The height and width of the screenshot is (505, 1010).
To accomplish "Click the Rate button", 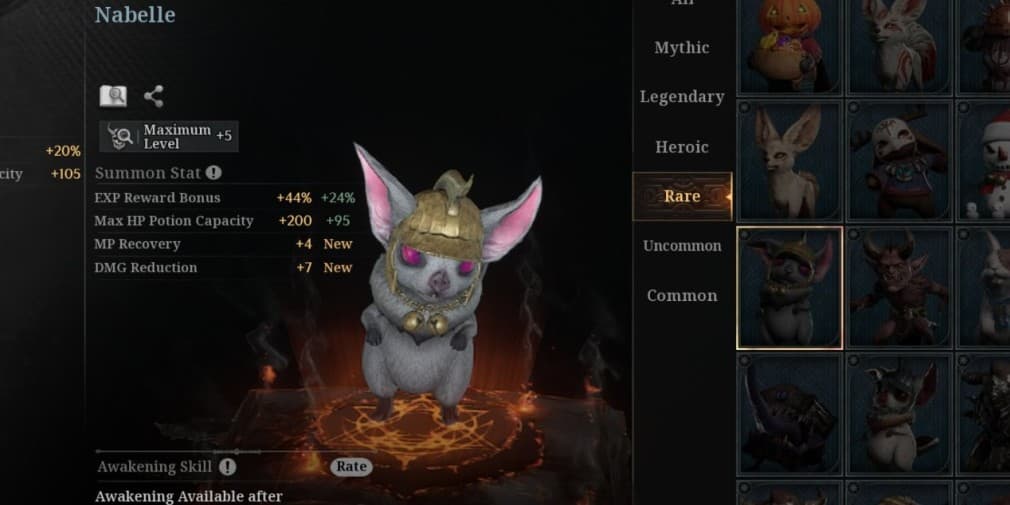I will tap(351, 466).
